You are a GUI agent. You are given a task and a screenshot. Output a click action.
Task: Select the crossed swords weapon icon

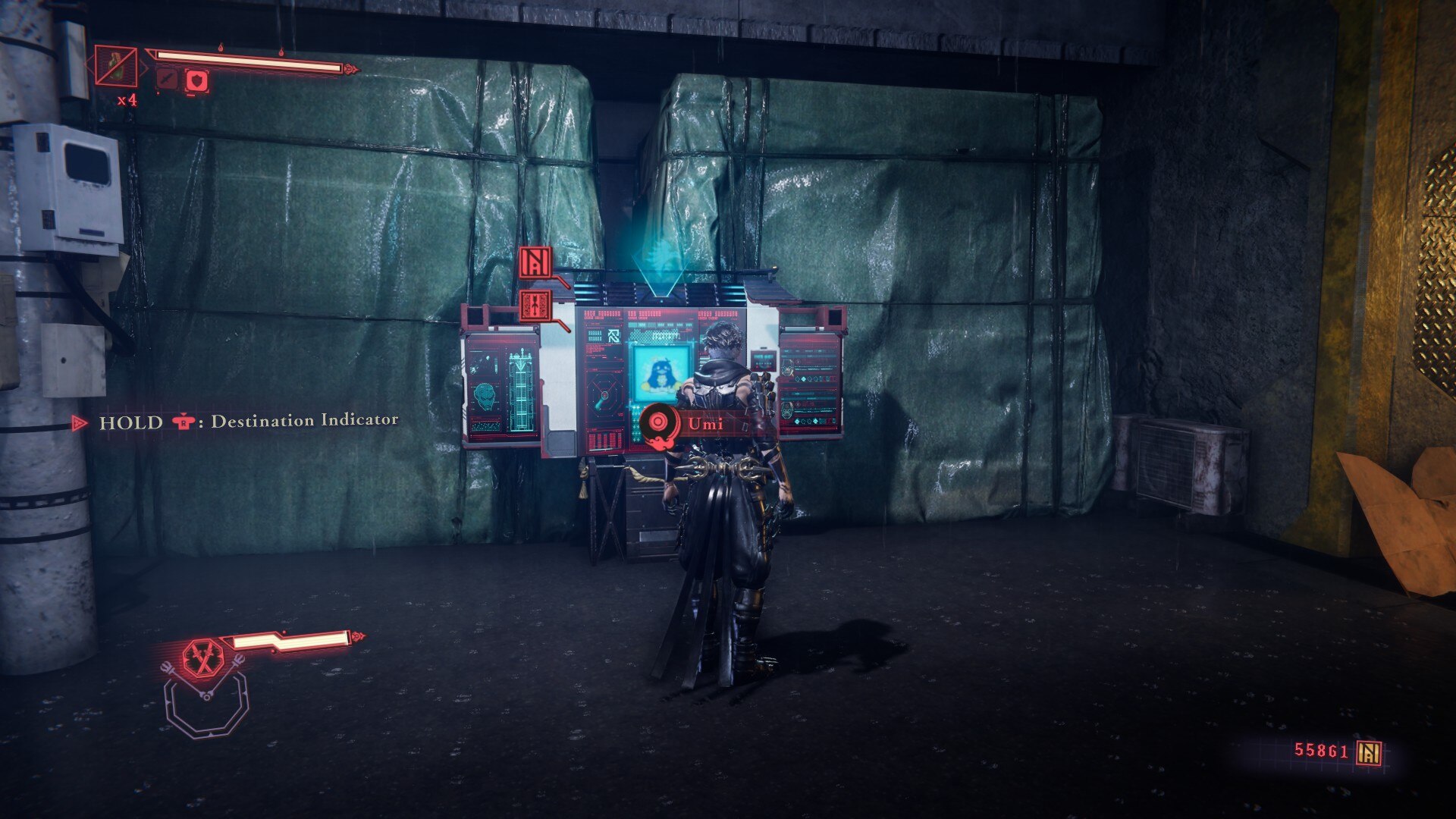(203, 657)
